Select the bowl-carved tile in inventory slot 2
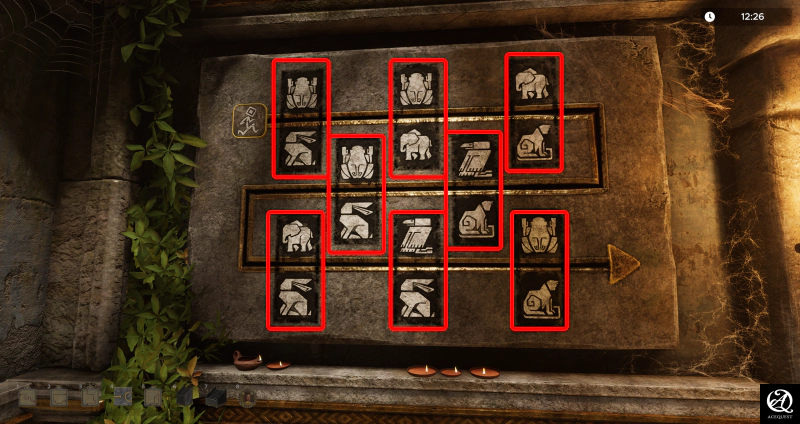The width and height of the screenshot is (800, 424). (59, 397)
